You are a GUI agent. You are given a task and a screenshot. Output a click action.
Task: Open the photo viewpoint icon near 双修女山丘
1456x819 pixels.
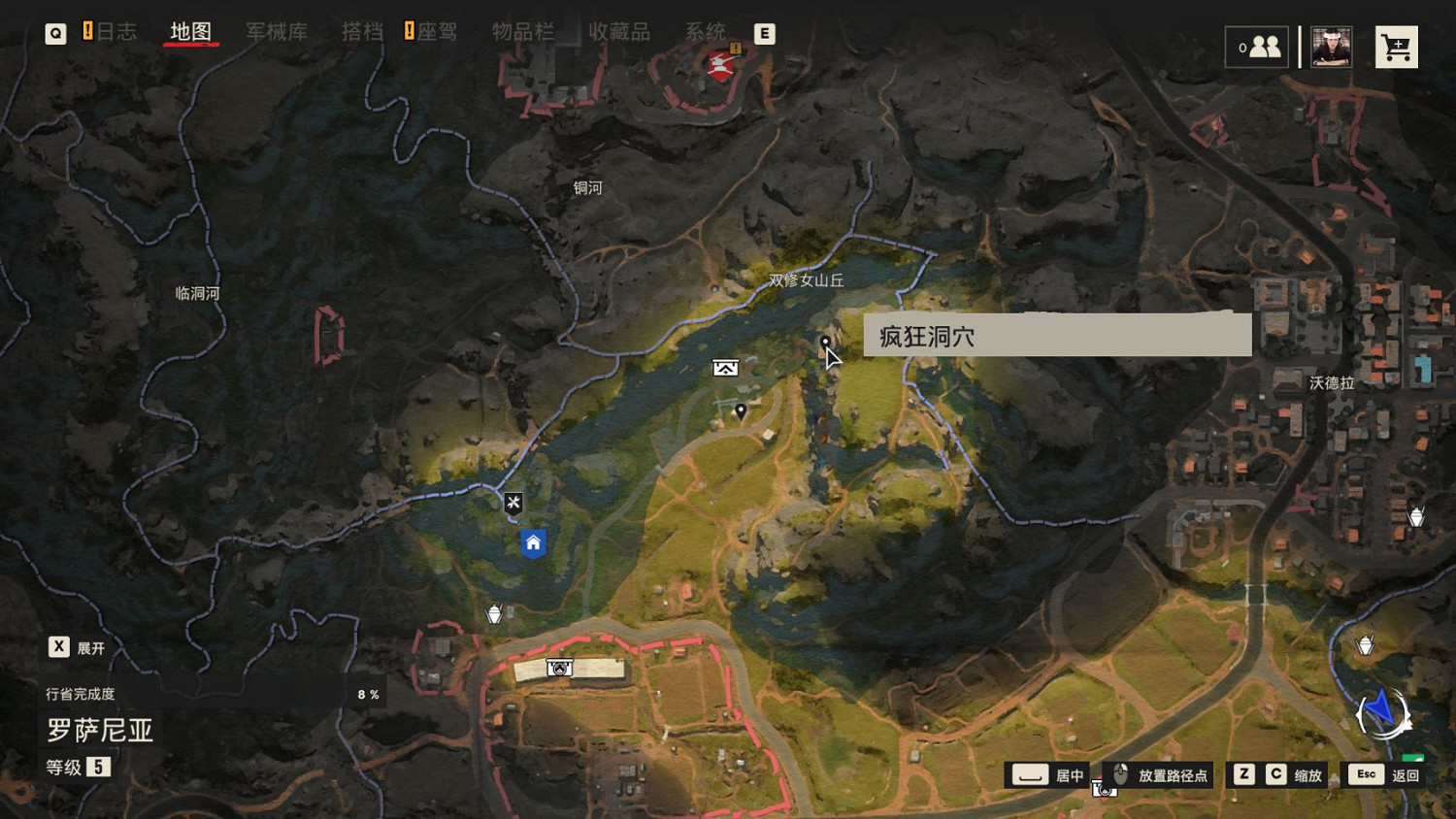tap(725, 368)
